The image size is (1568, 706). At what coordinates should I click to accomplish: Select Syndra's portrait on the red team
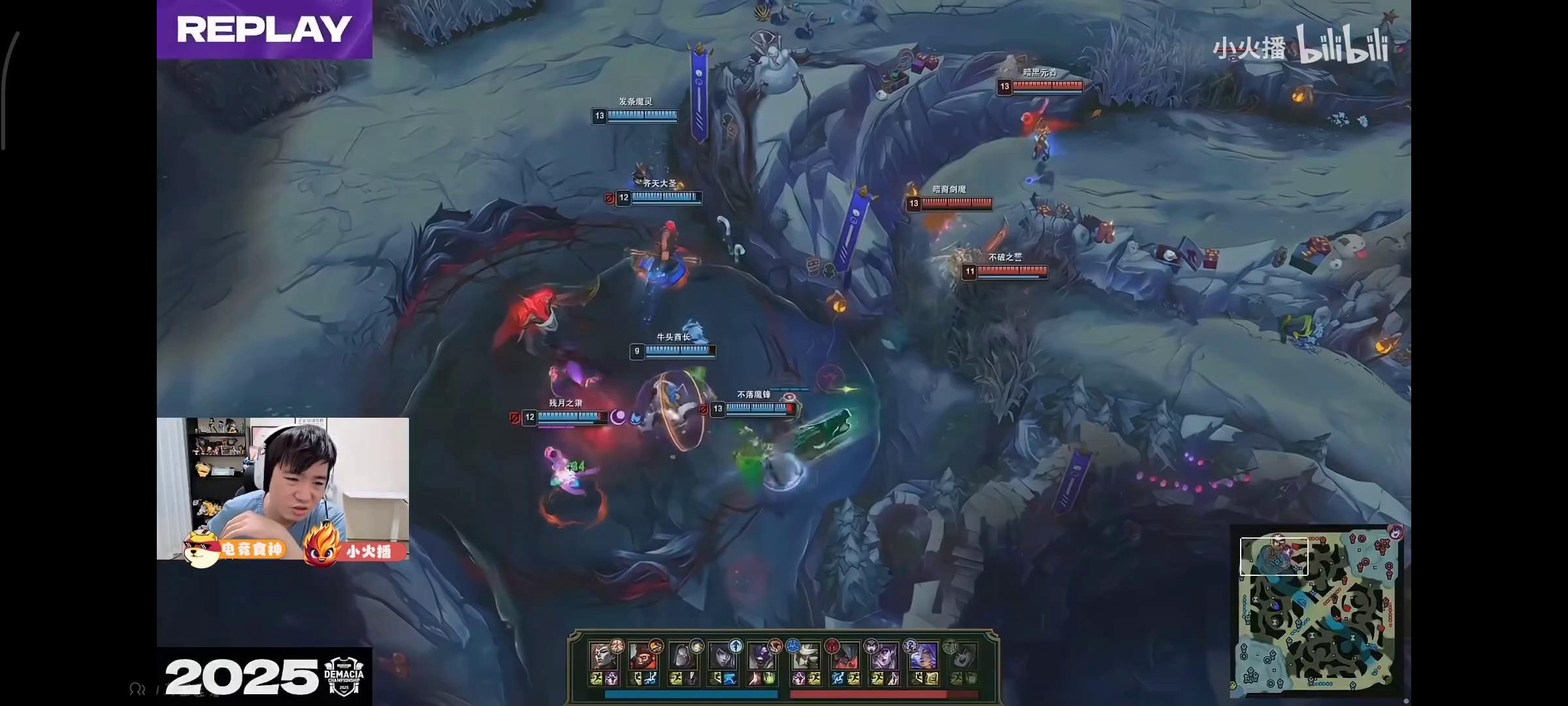(883, 656)
